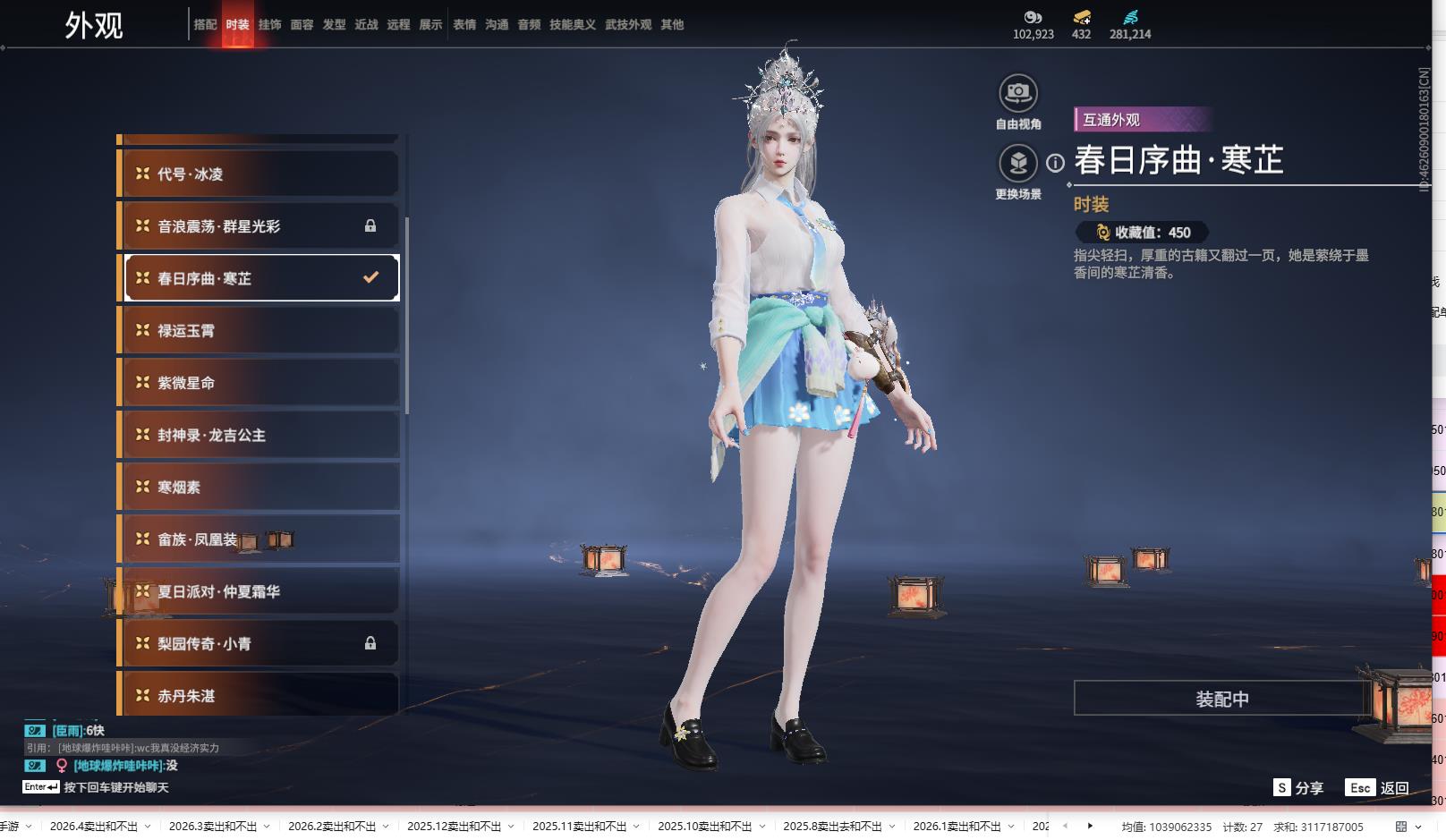Select the 代号·冰凌 outfit
This screenshot has width=1446, height=840.
(x=259, y=174)
